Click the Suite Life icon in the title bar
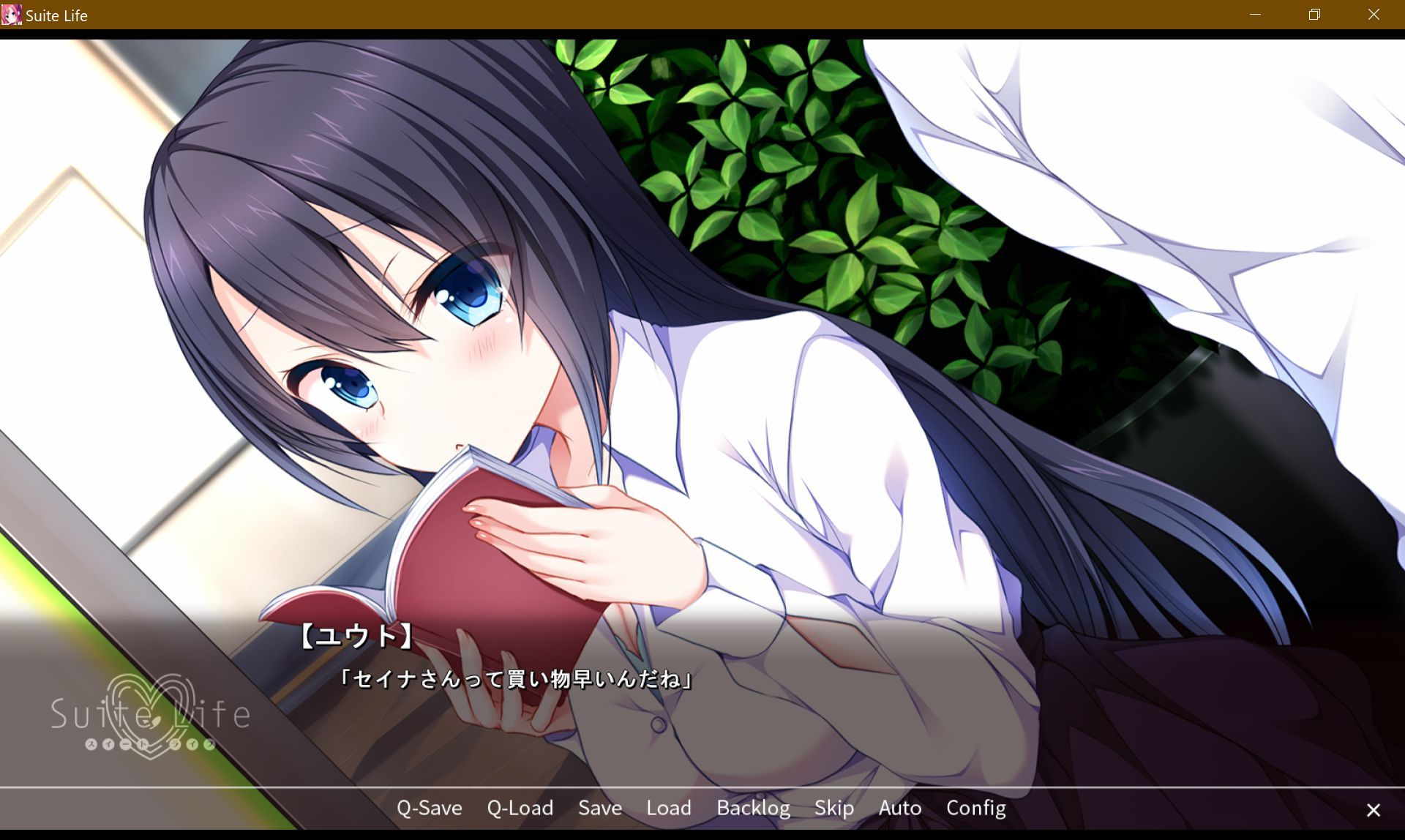The image size is (1405, 840). click(x=11, y=15)
